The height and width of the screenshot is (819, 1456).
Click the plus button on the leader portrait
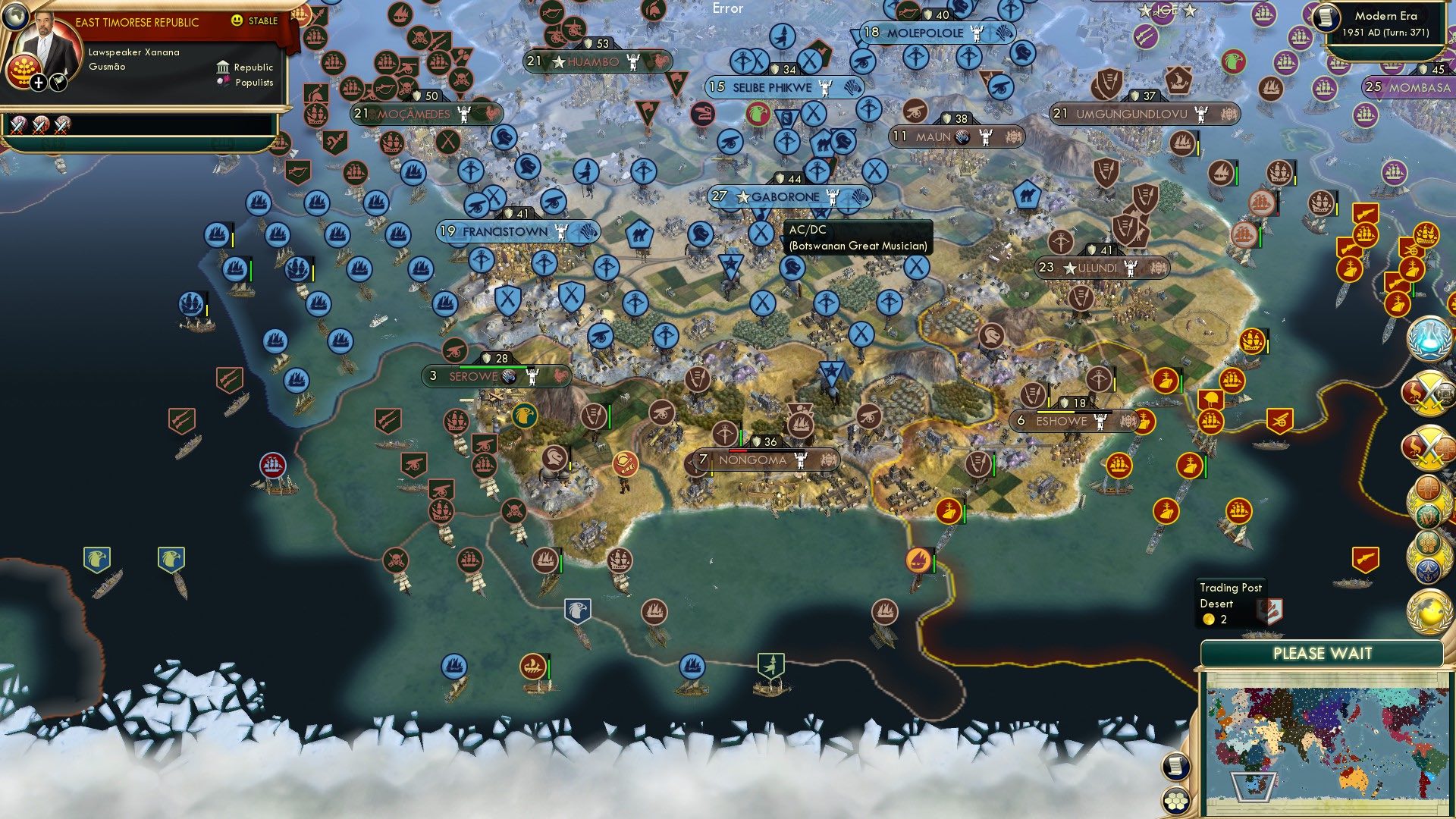tap(38, 83)
